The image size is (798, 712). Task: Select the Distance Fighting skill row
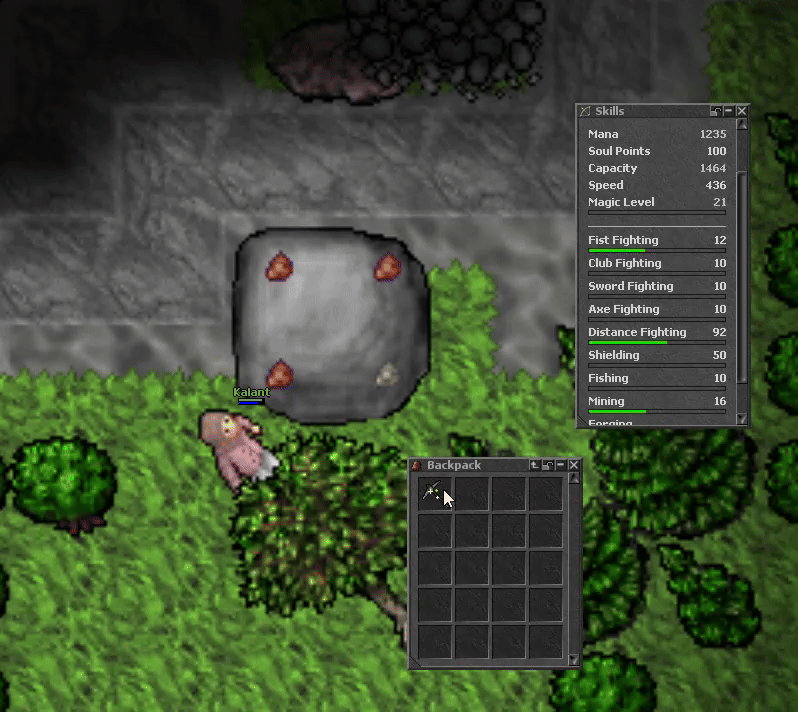656,333
